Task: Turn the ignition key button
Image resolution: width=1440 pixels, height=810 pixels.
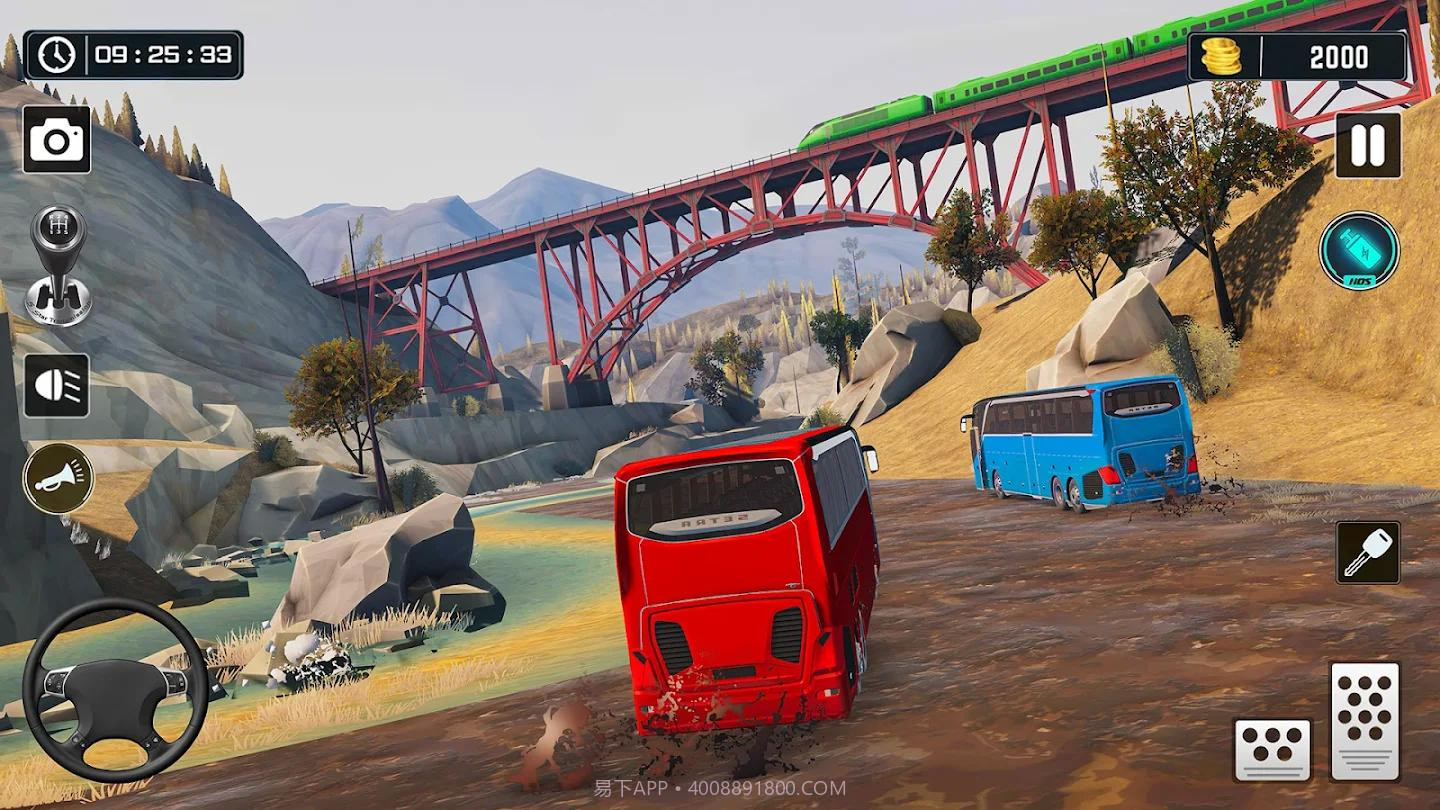Action: pyautogui.click(x=1368, y=552)
